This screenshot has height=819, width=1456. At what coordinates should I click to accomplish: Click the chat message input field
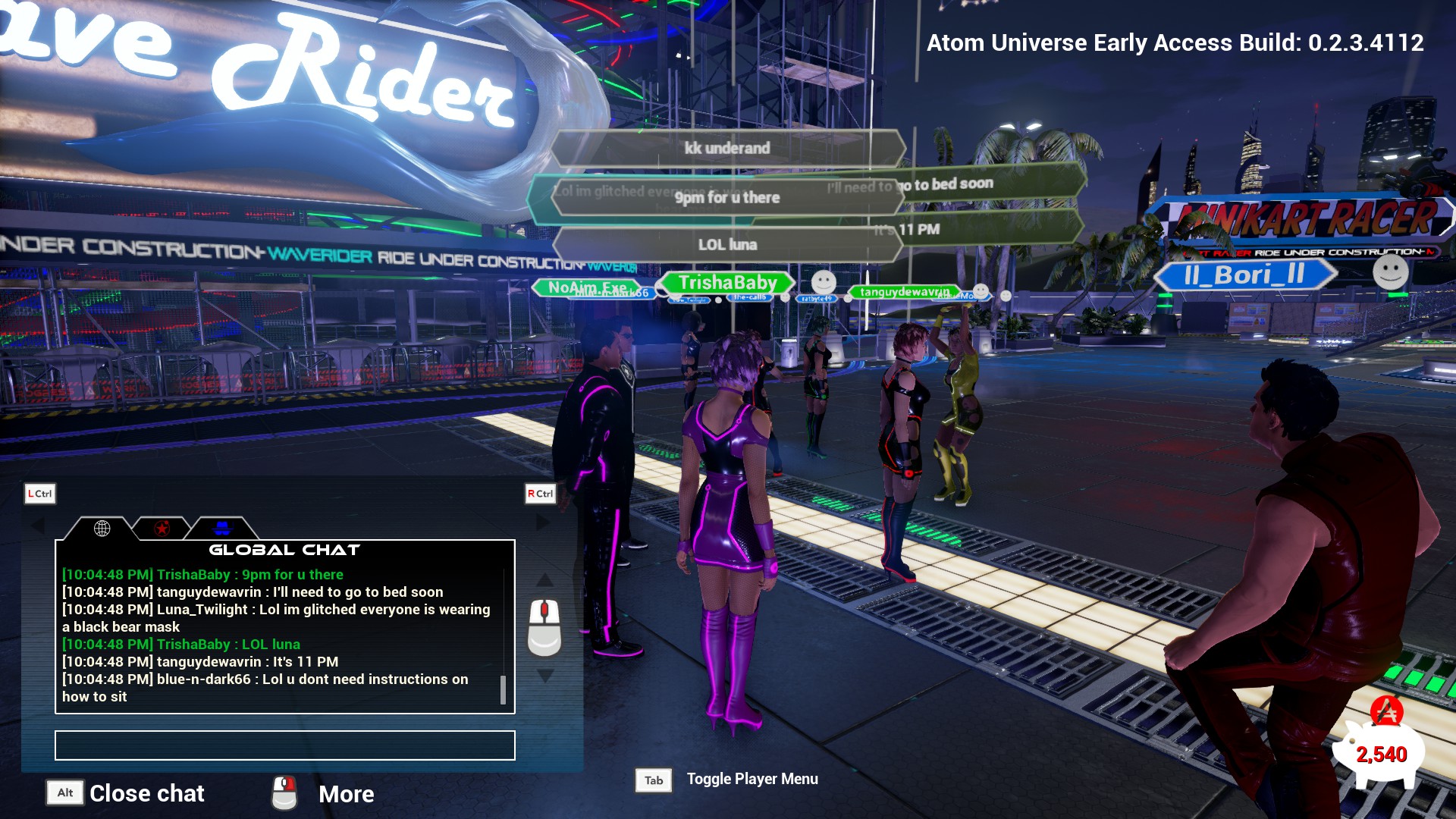284,745
